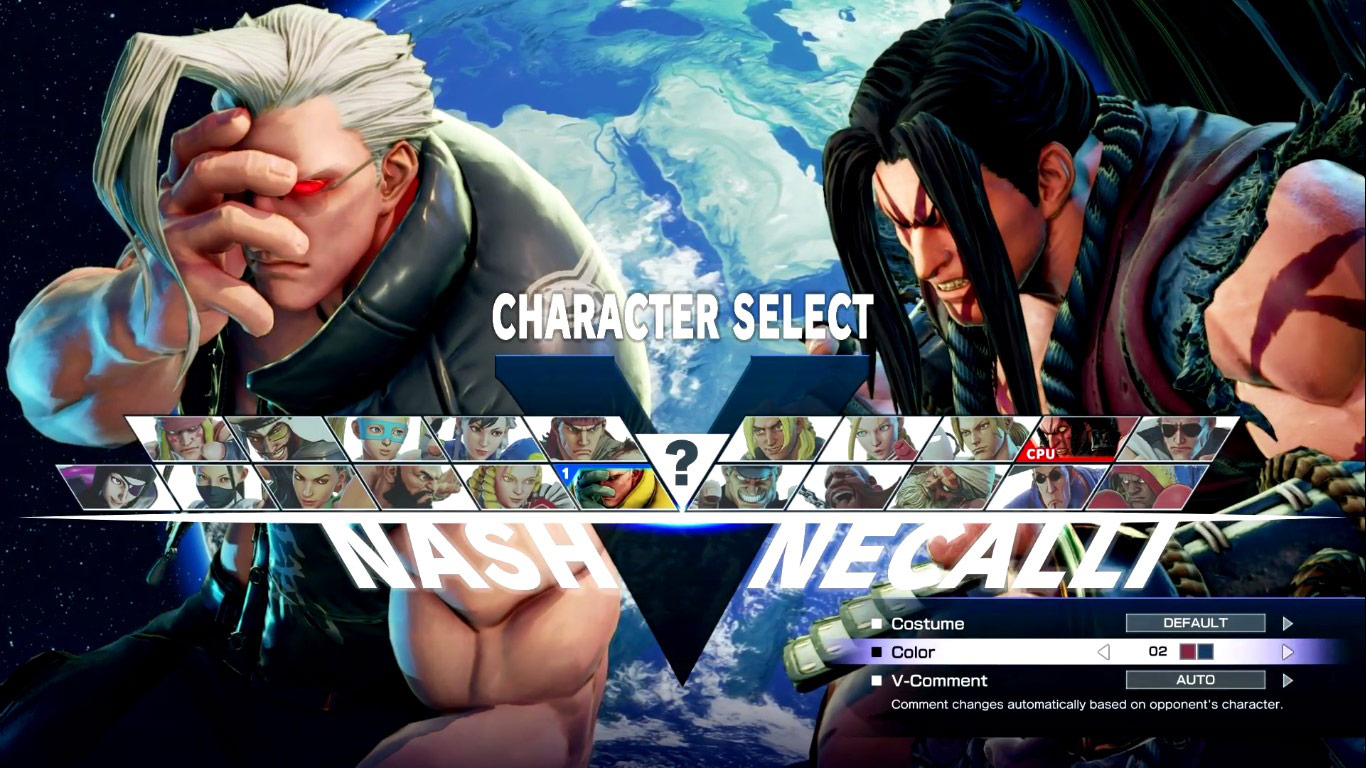Choose Ibuki's ninja portrait
This screenshot has width=1366, height=768.
(x=215, y=487)
